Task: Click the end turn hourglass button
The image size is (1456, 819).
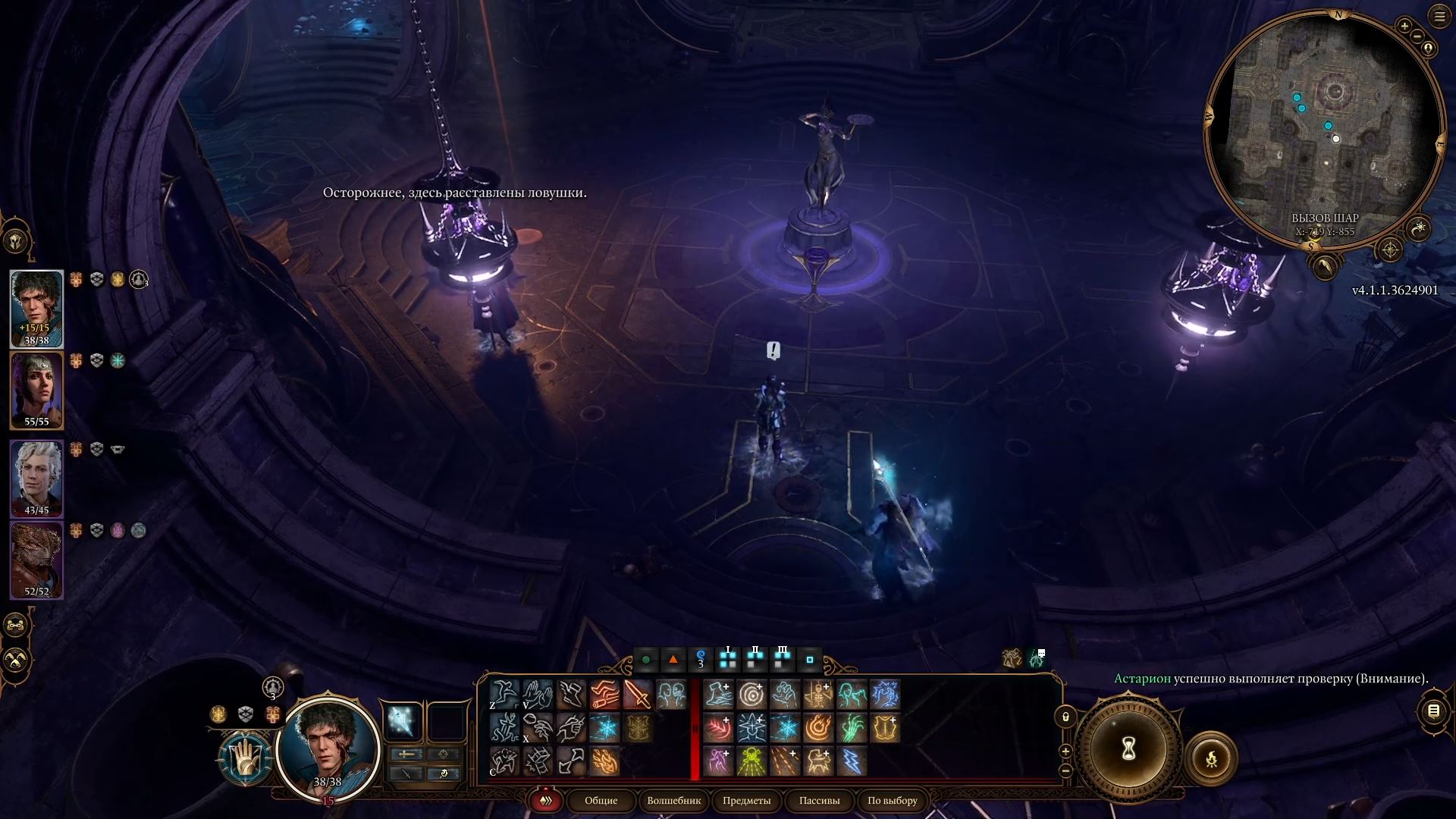Action: coord(1128,749)
